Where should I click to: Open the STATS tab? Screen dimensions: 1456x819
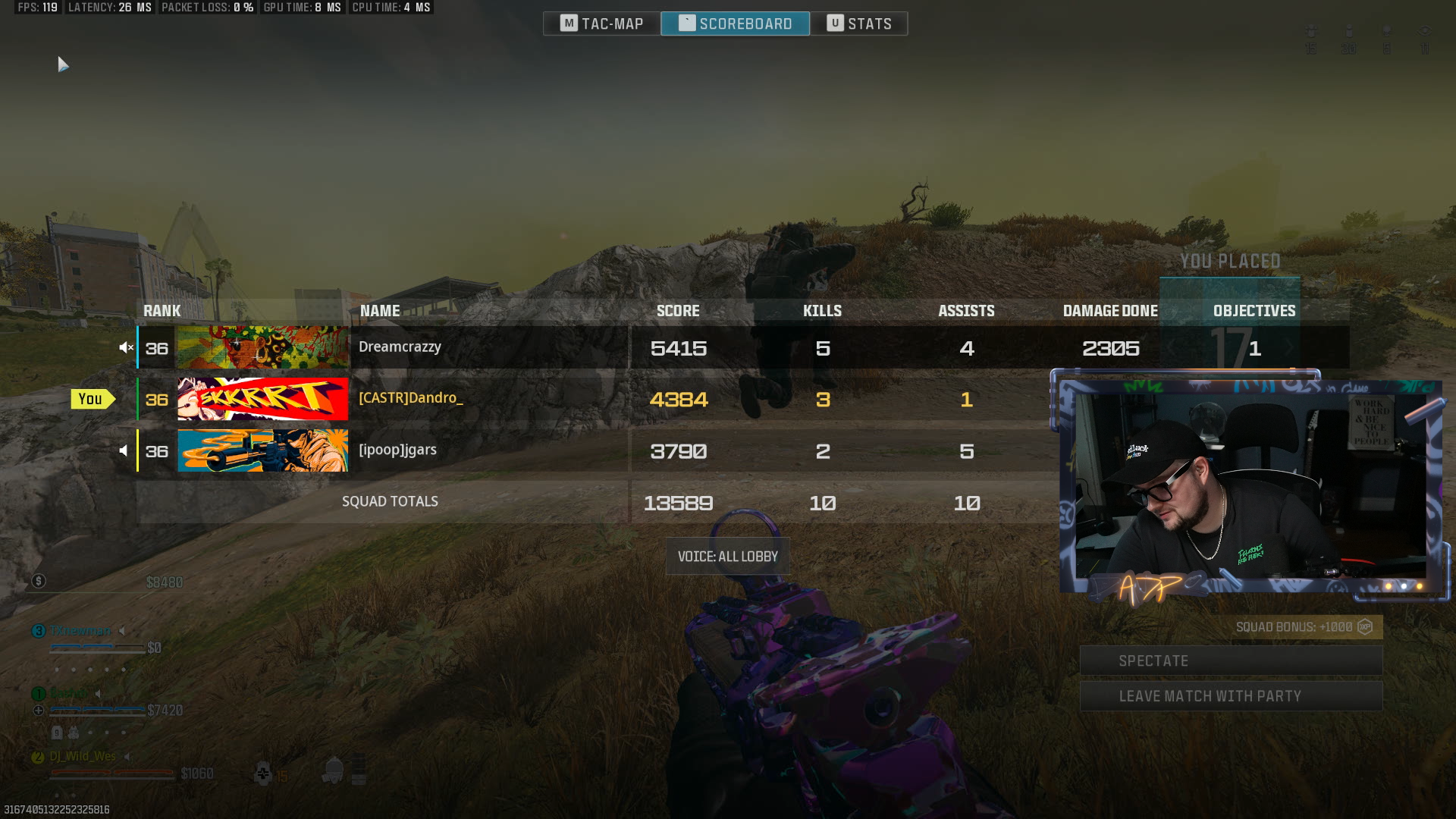tap(858, 24)
